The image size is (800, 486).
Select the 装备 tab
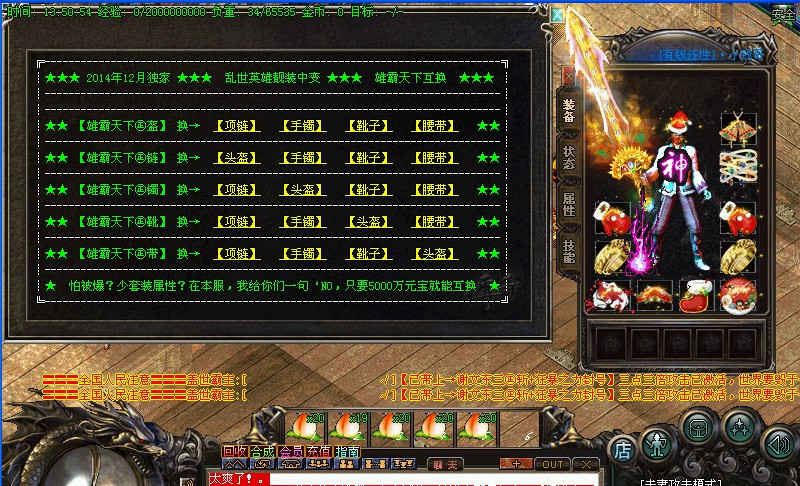click(x=568, y=110)
